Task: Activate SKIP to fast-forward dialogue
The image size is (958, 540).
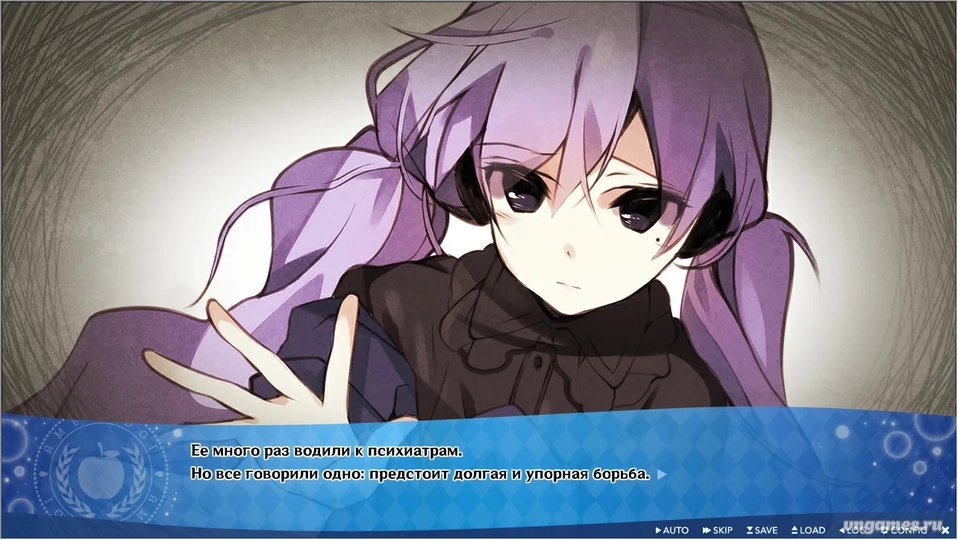Action: click(x=719, y=530)
